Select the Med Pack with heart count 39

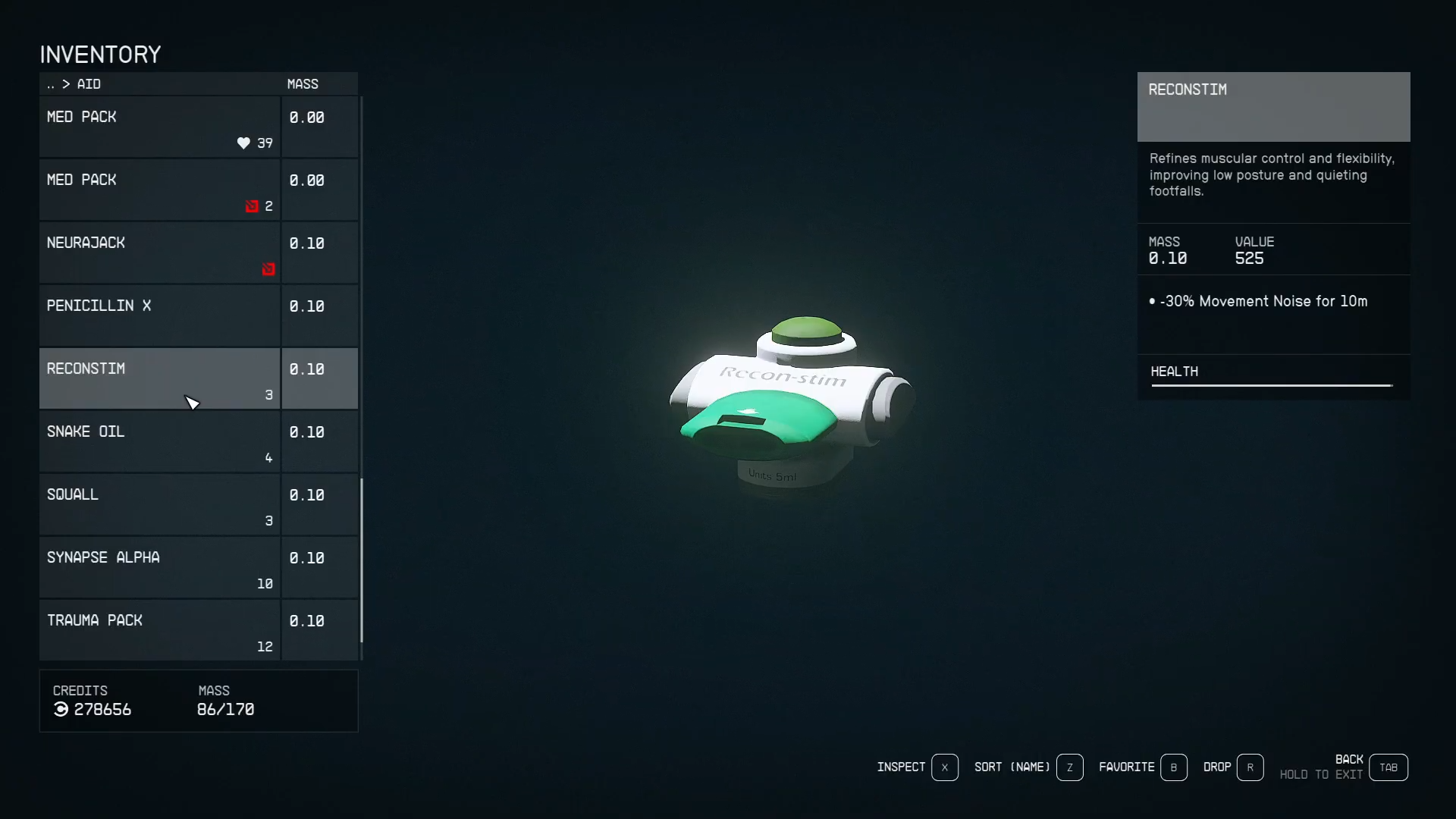coord(159,127)
